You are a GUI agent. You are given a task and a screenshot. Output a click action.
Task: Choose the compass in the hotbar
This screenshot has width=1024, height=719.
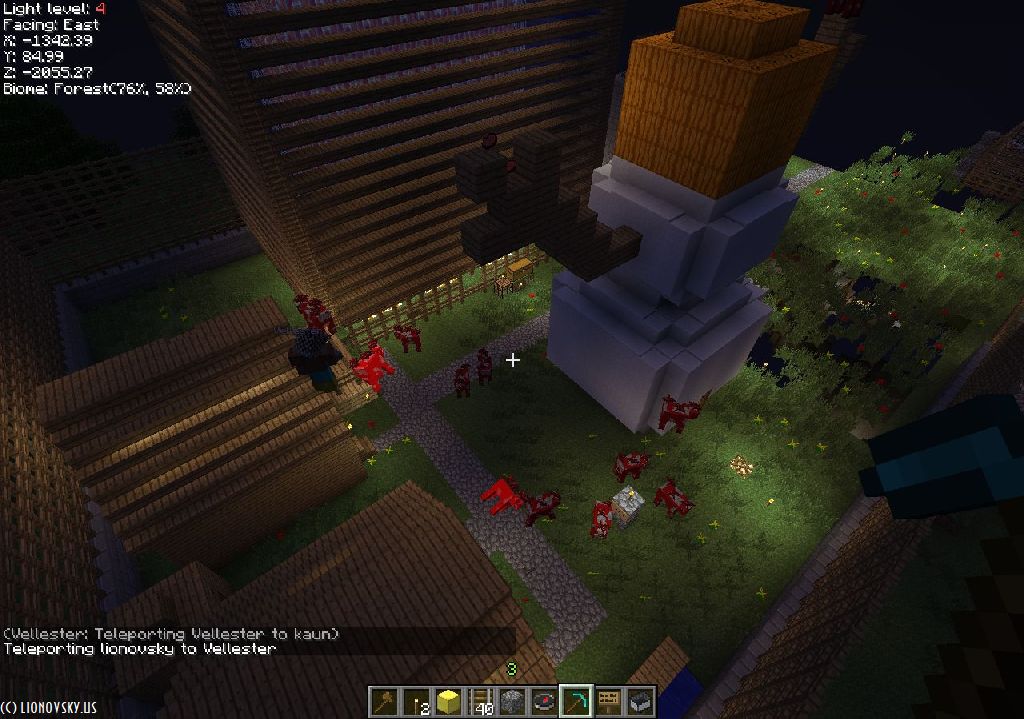click(x=544, y=701)
